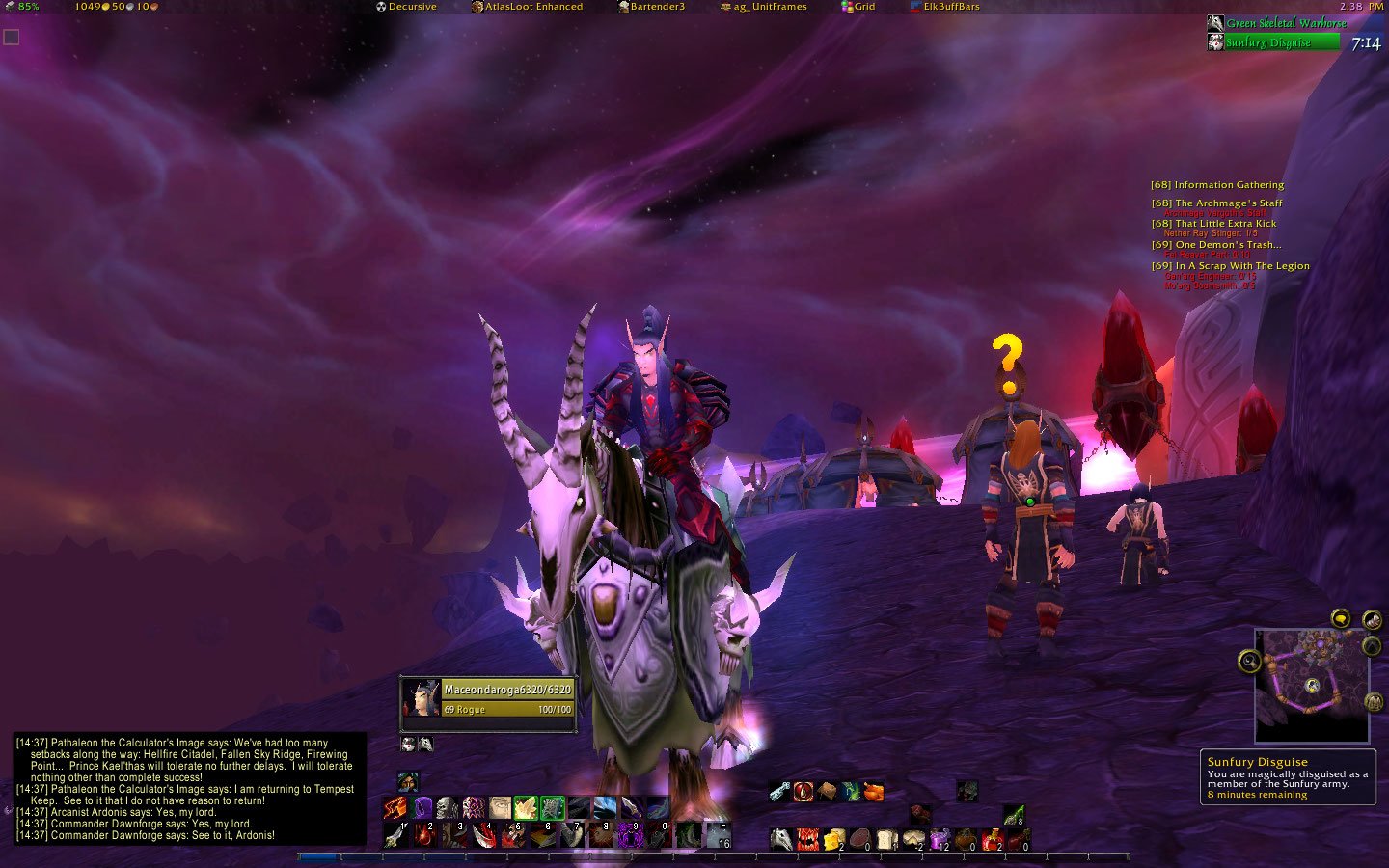1389x868 pixels.
Task: Toggle the yellow chat bubble minimap button
Action: [x=1341, y=618]
